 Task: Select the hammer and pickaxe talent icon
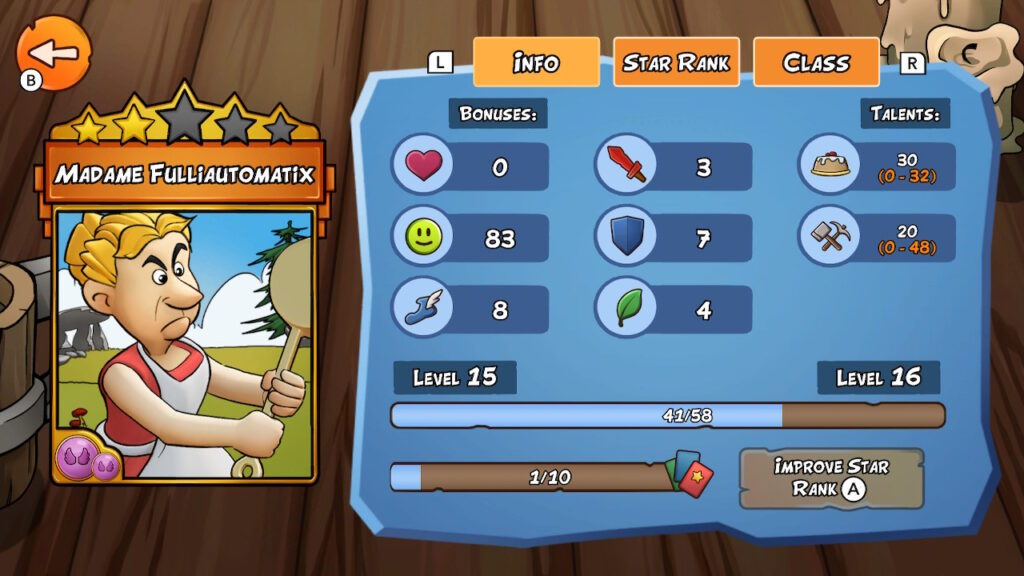829,237
